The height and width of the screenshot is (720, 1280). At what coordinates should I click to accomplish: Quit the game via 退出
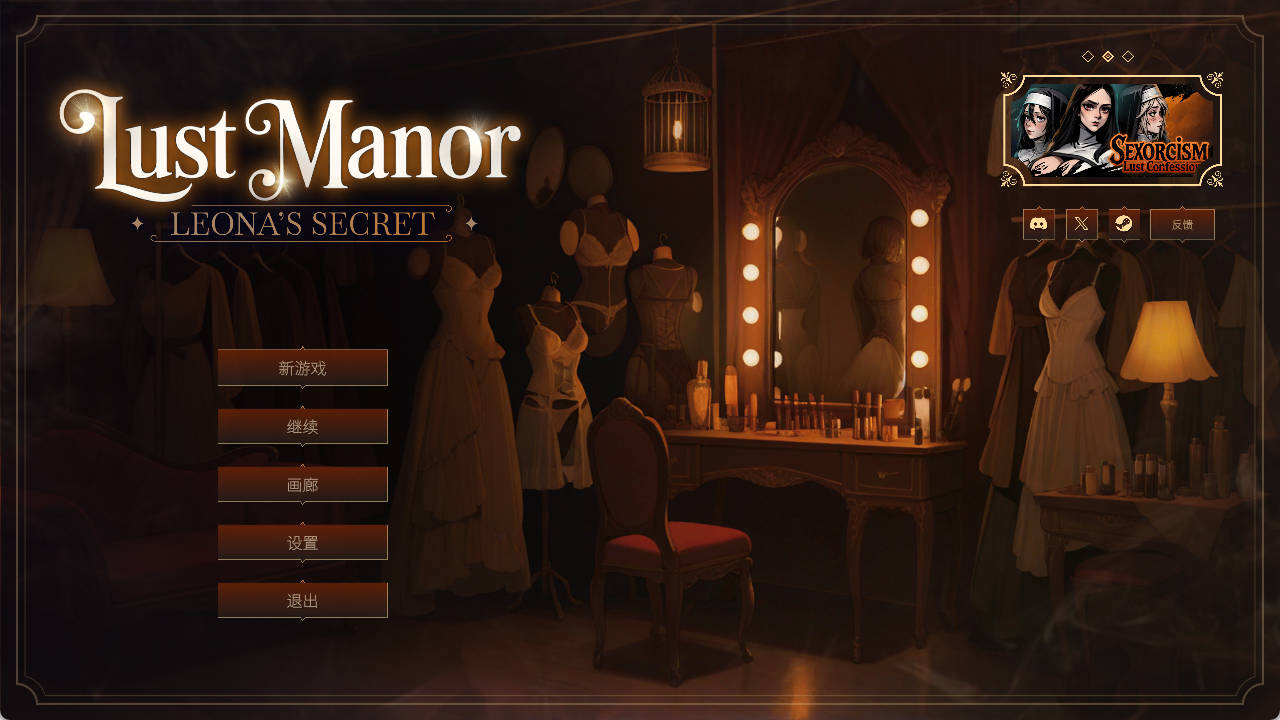(302, 599)
